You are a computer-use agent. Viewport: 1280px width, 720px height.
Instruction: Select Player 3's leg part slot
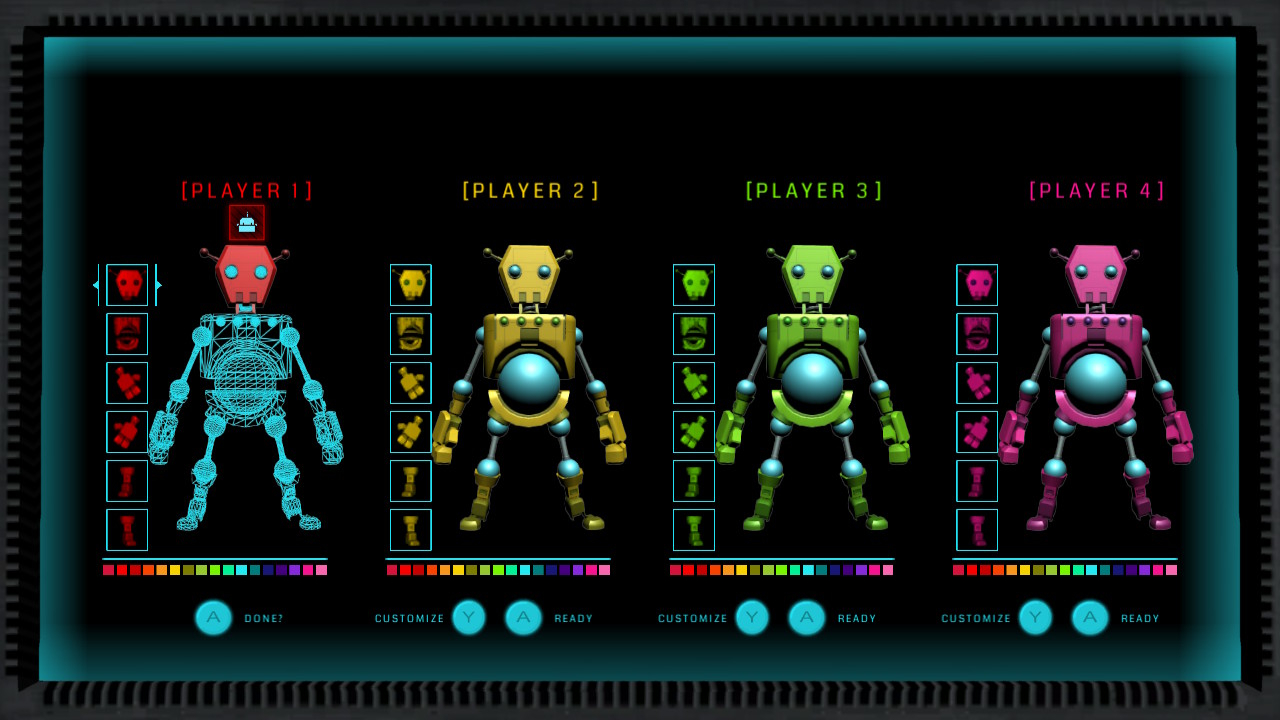click(x=694, y=481)
